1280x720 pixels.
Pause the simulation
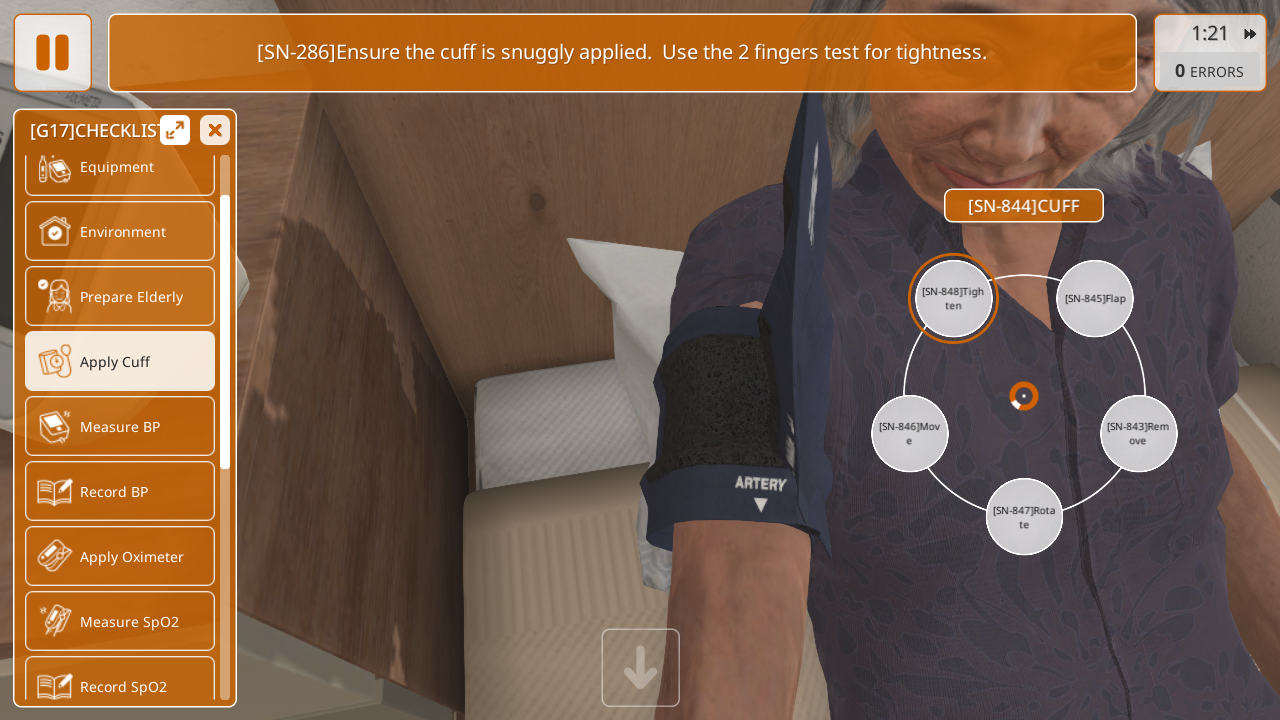(52, 52)
